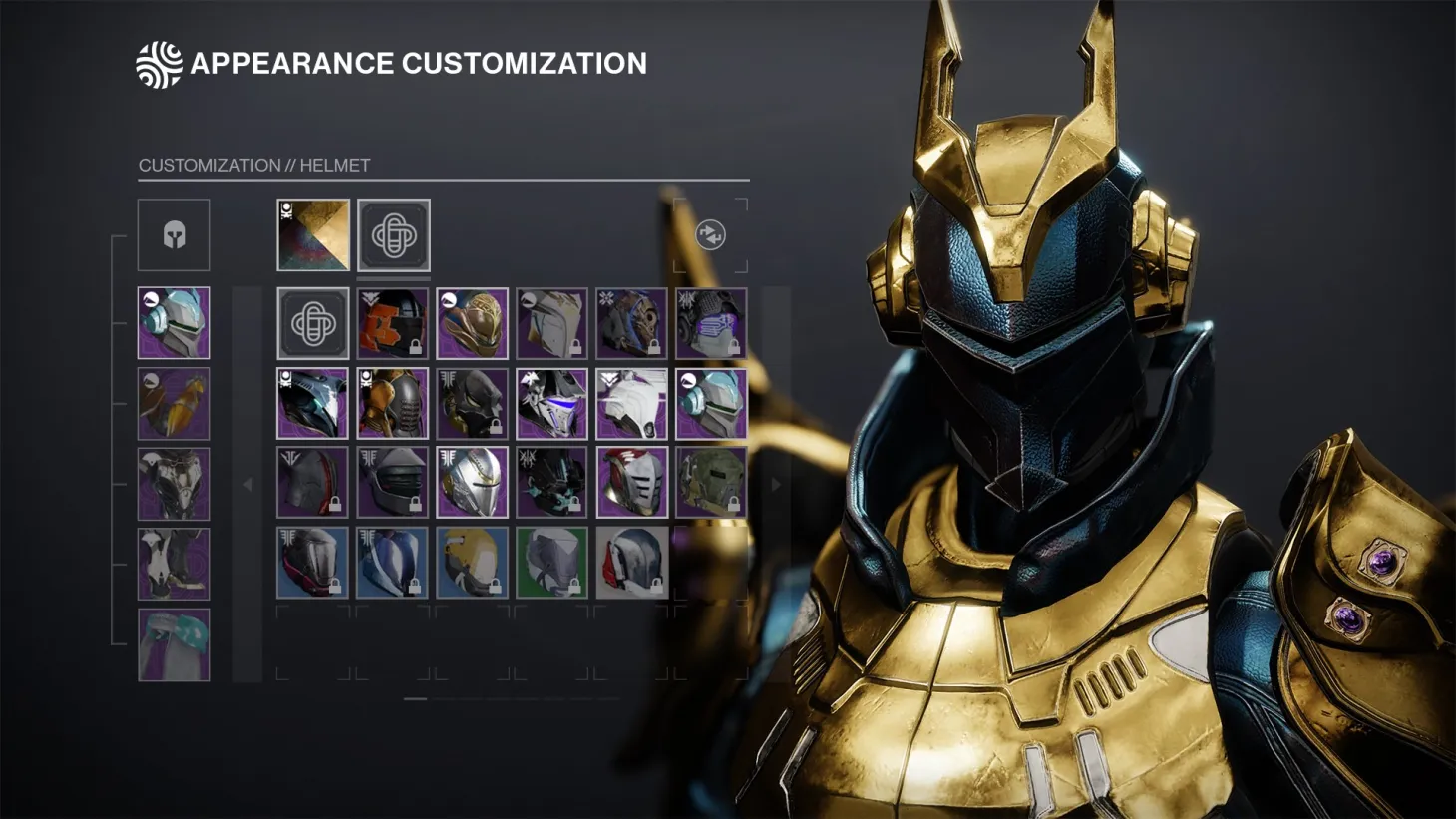Click the equipped default ornament icon
The image size is (1456, 819).
(x=393, y=233)
